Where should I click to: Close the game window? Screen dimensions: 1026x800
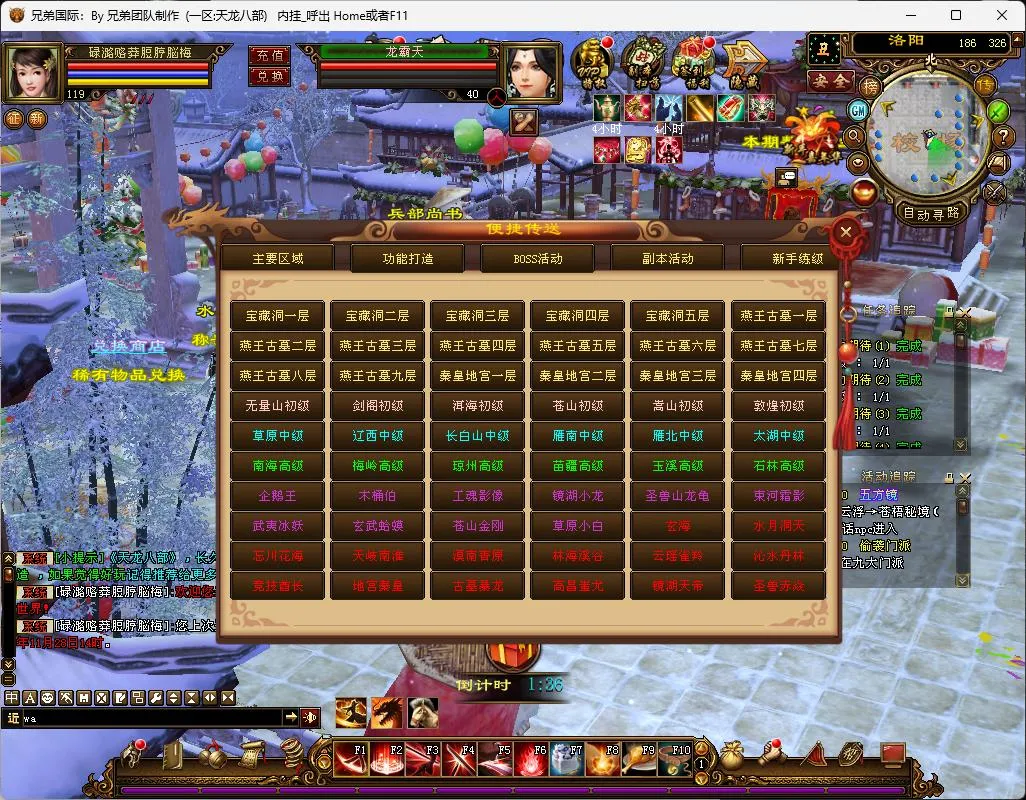(x=1001, y=15)
